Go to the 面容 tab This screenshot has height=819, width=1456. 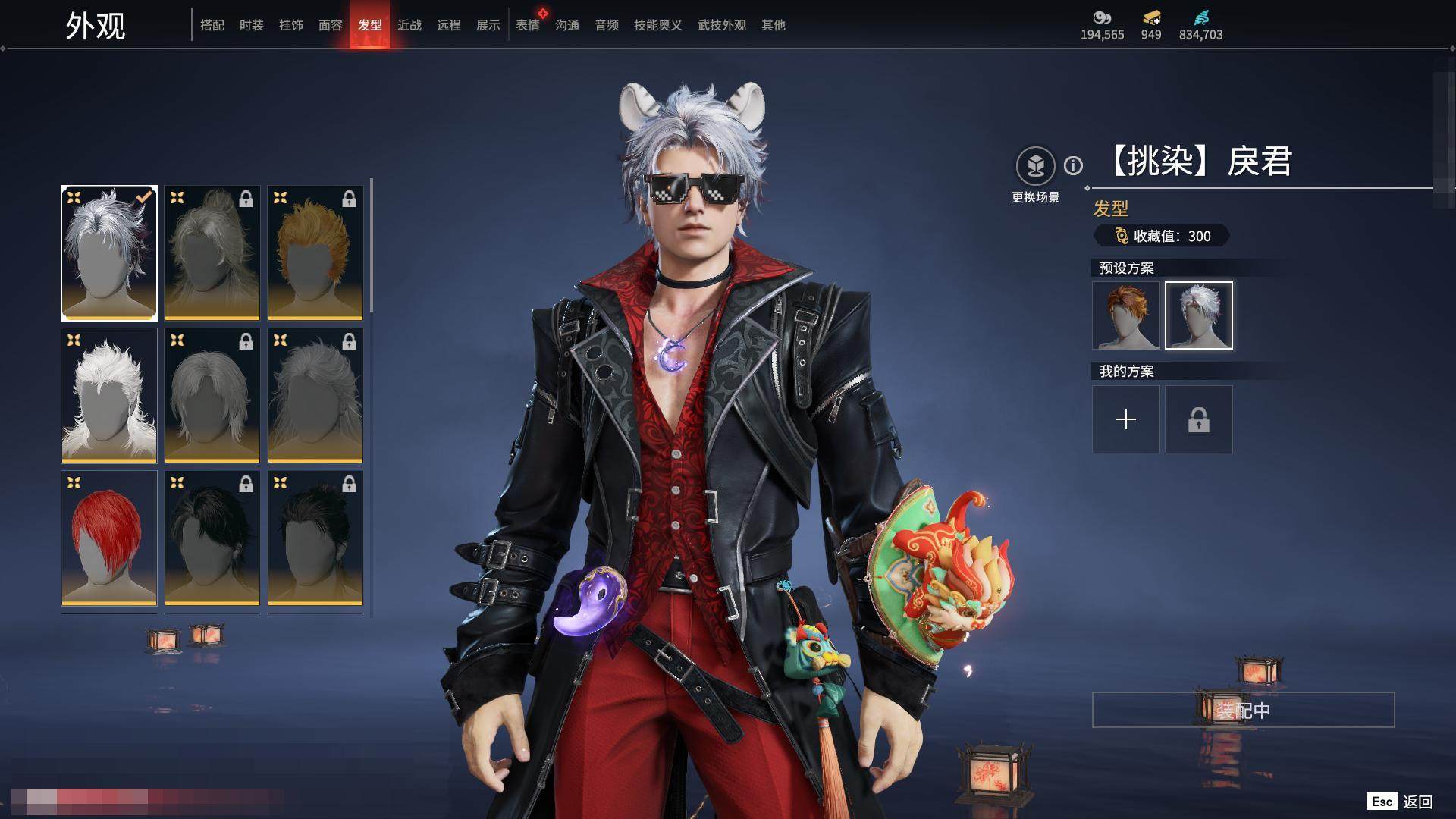point(331,25)
